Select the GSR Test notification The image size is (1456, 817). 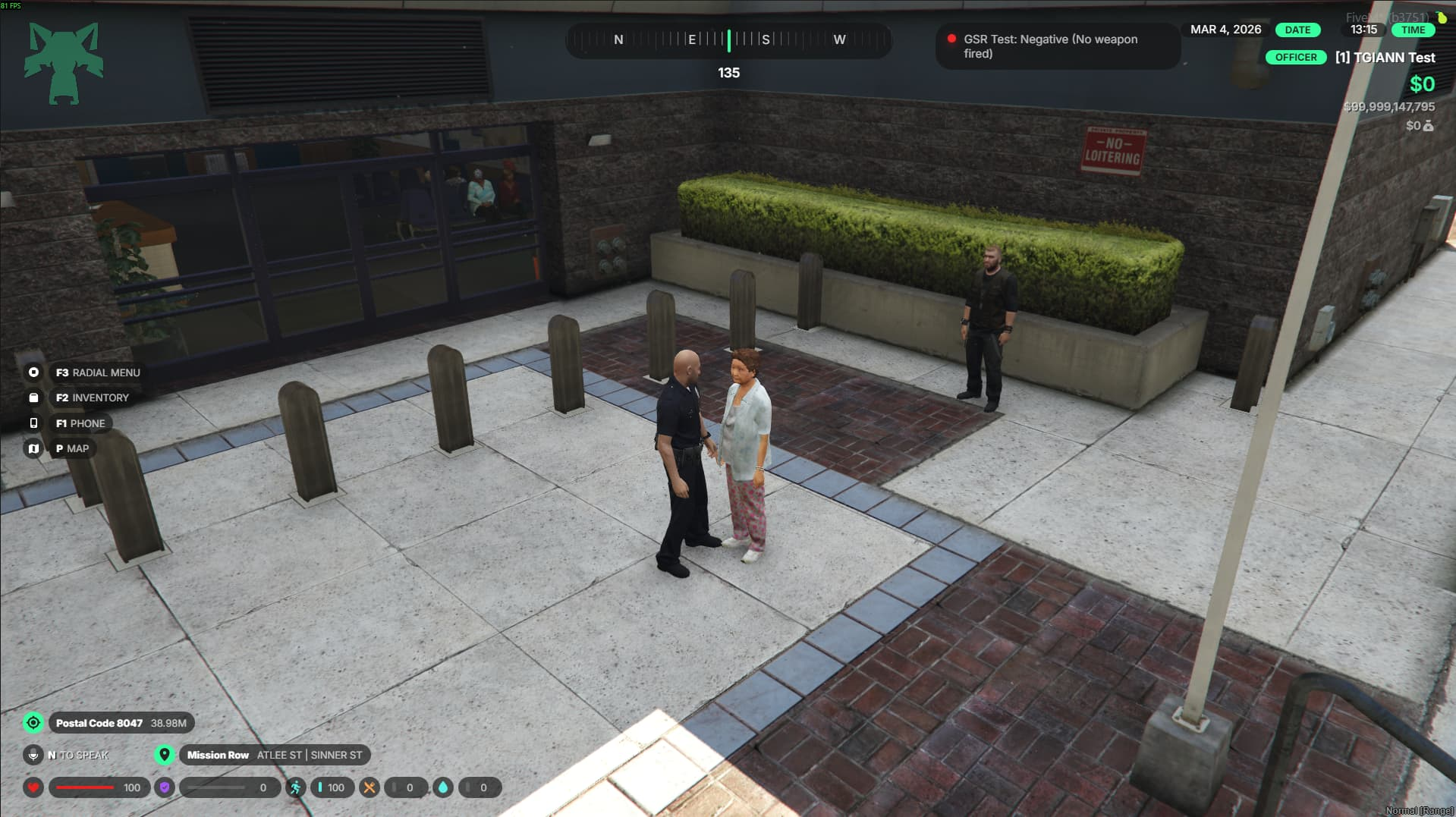[x=1057, y=46]
